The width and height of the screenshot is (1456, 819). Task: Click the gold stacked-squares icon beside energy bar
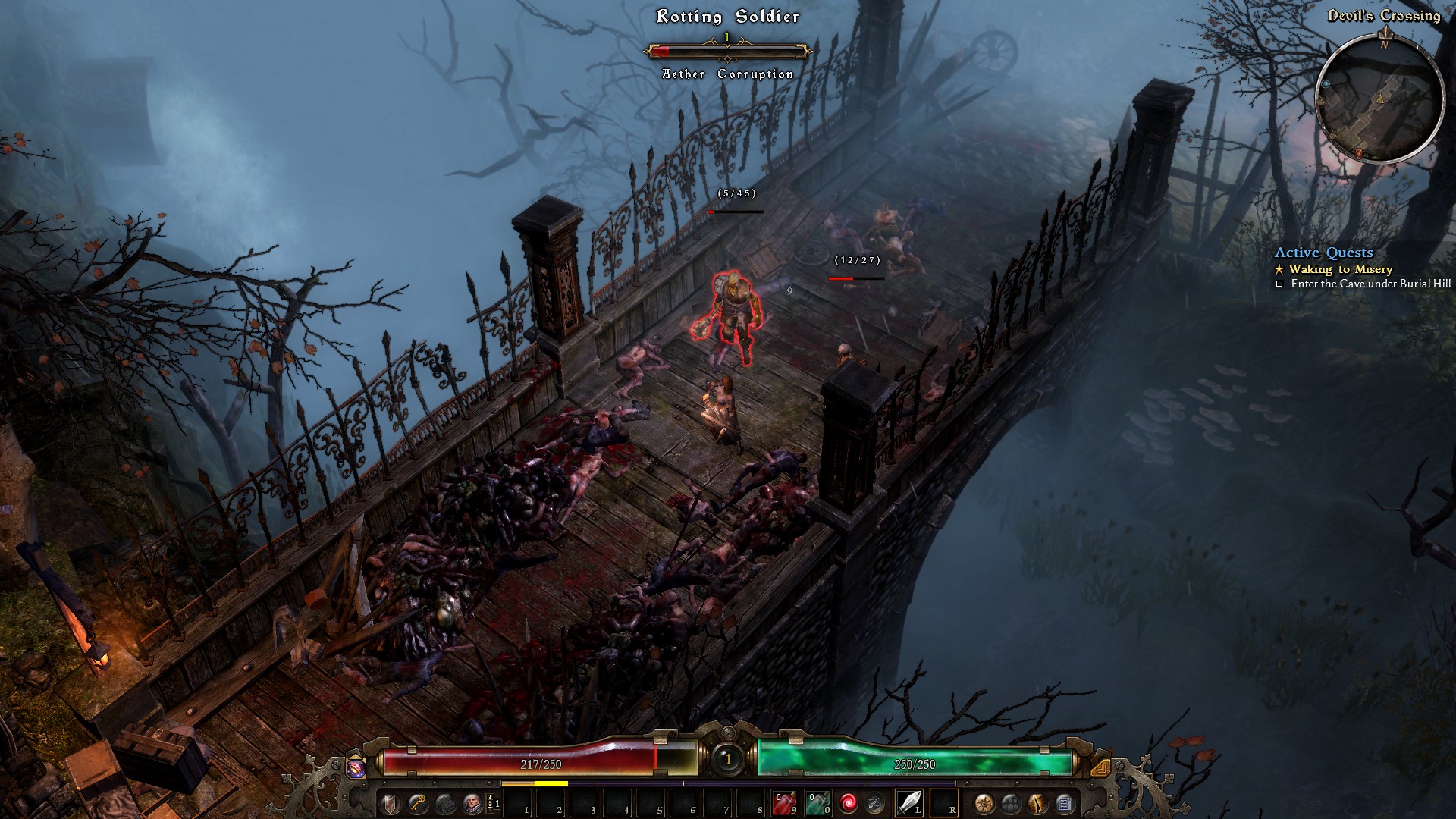tap(1100, 767)
